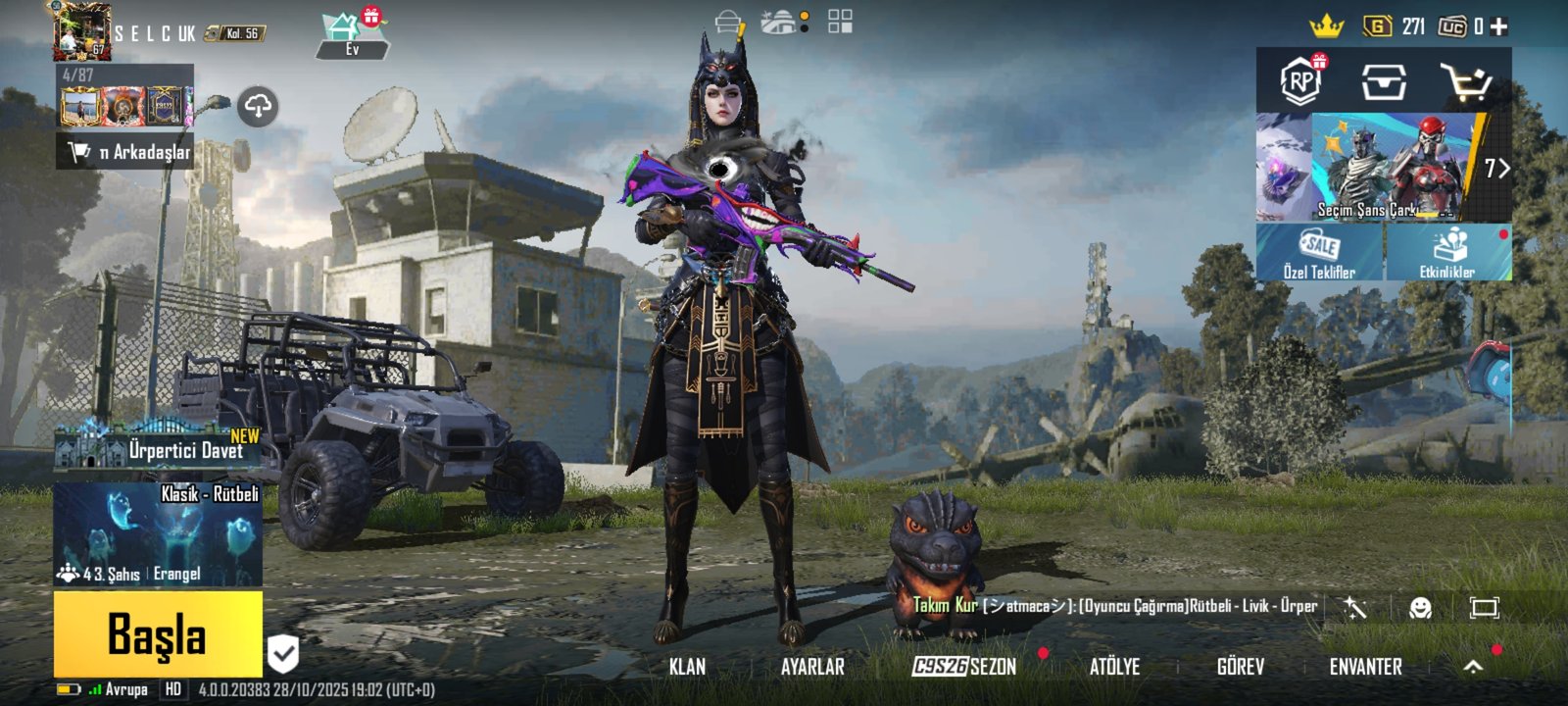Open the Klasik - Rütbeli mode selector
The width and height of the screenshot is (1568, 706).
point(158,533)
